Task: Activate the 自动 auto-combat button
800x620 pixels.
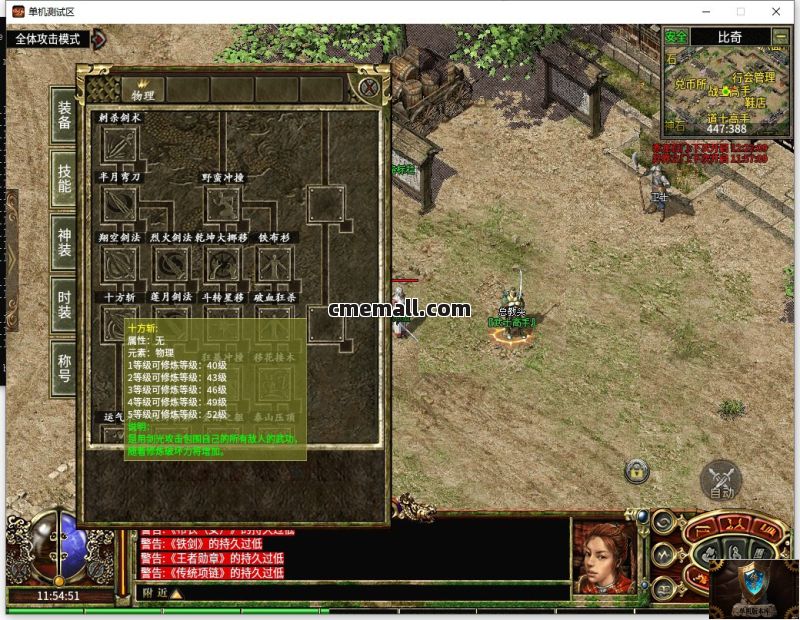Action: [x=721, y=480]
